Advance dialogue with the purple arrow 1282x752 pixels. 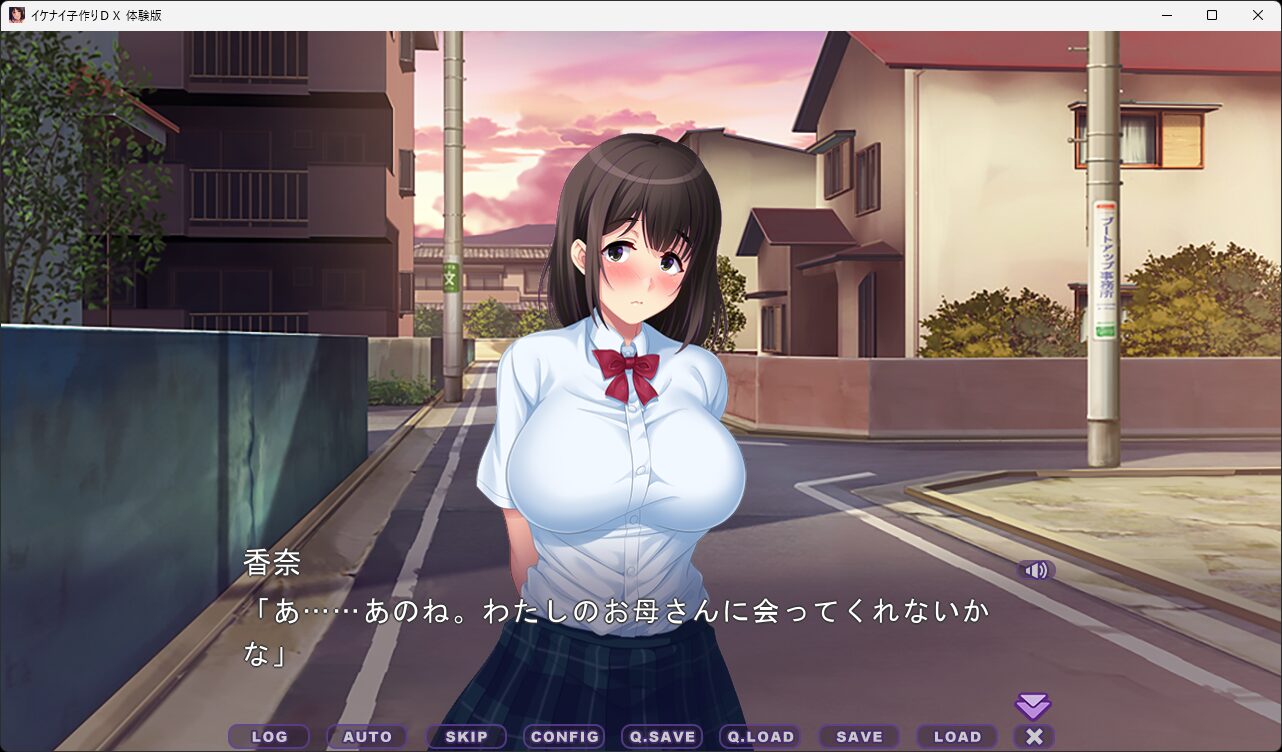1033,706
